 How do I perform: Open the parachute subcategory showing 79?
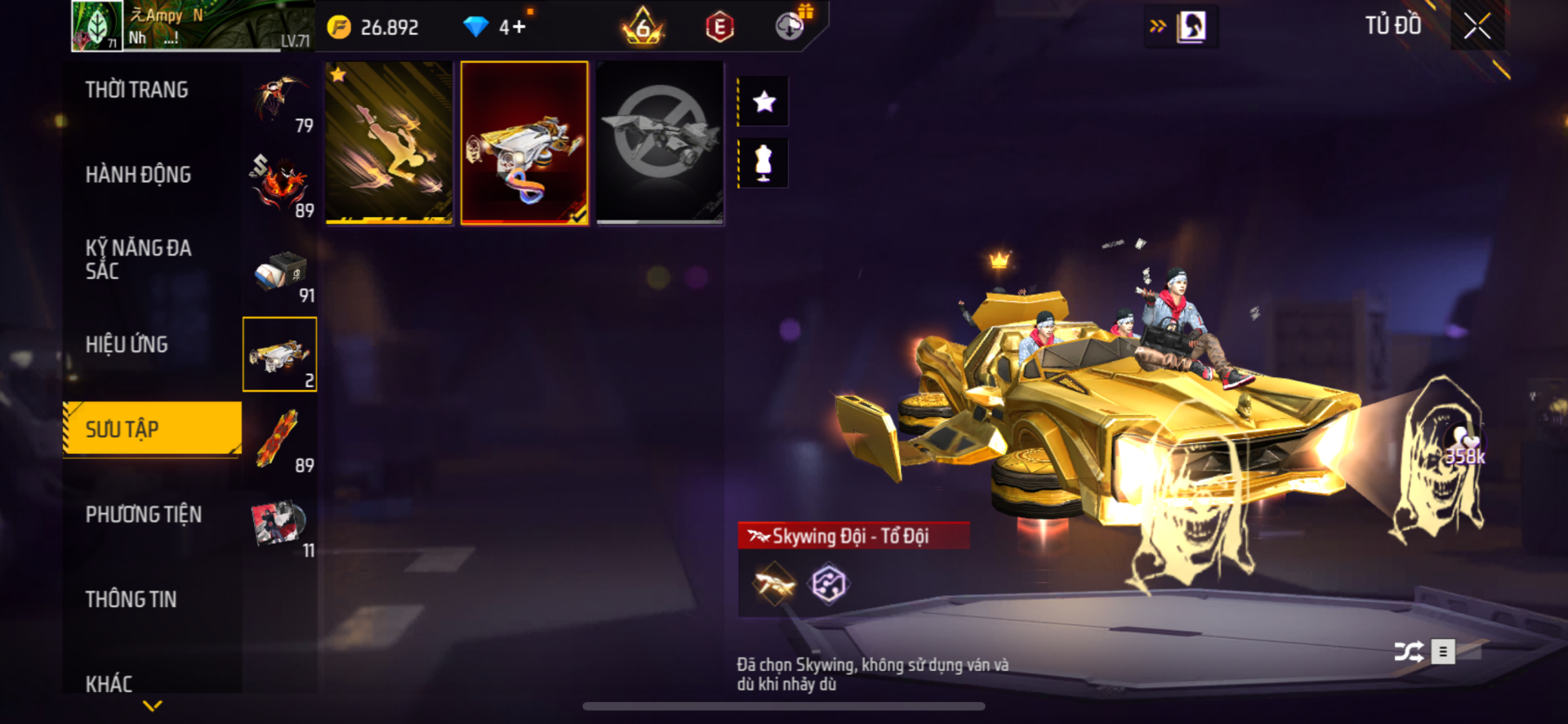(x=279, y=101)
